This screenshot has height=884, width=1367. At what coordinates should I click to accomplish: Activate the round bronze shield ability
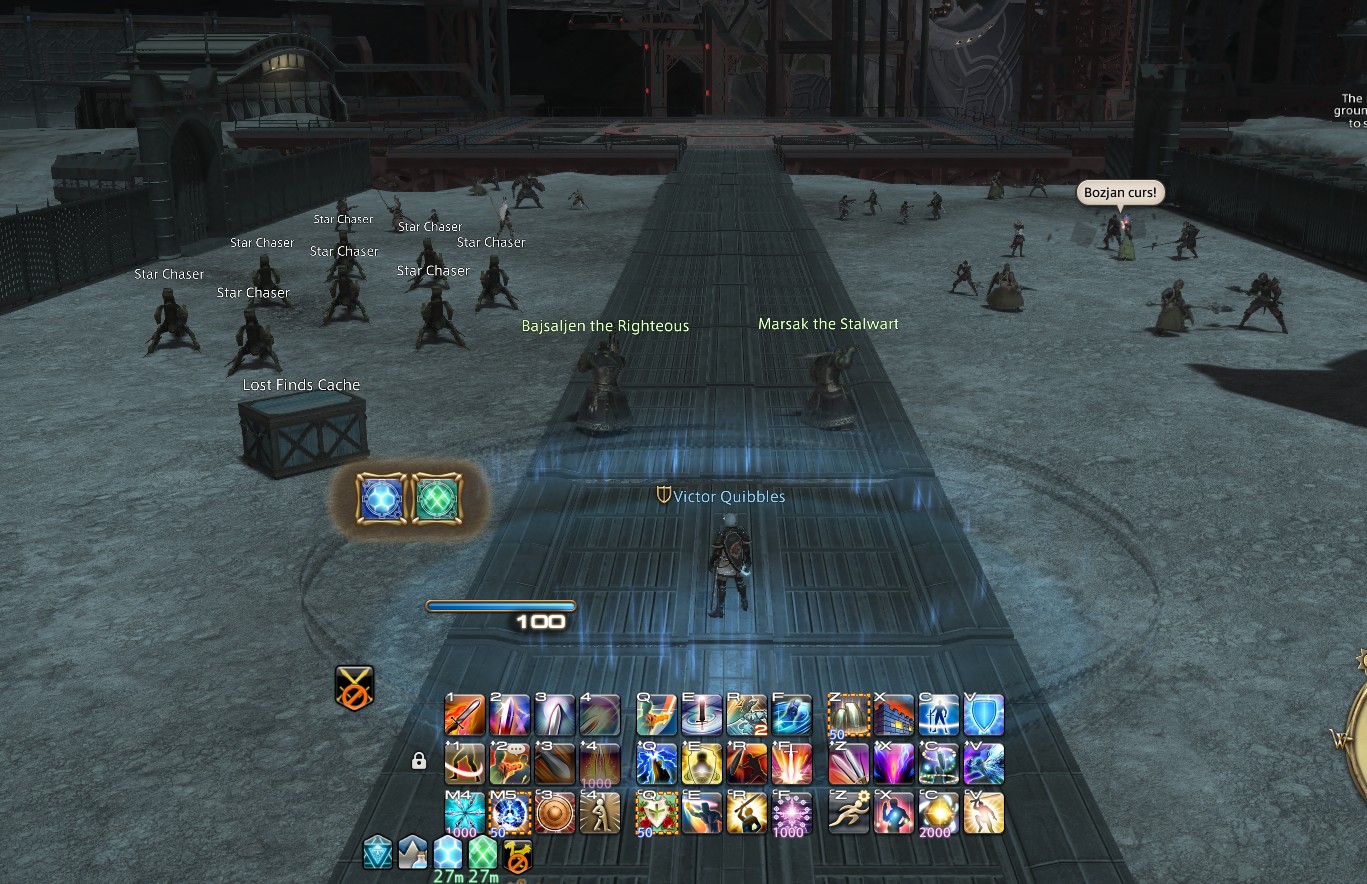(x=554, y=812)
